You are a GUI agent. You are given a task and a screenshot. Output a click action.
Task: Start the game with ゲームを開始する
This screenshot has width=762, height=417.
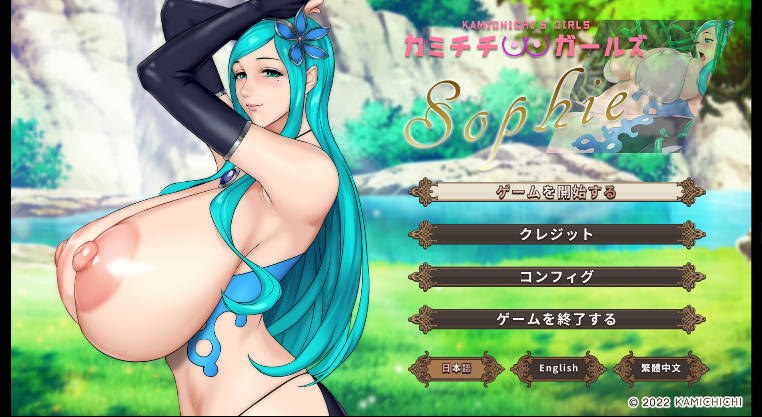[x=557, y=191]
